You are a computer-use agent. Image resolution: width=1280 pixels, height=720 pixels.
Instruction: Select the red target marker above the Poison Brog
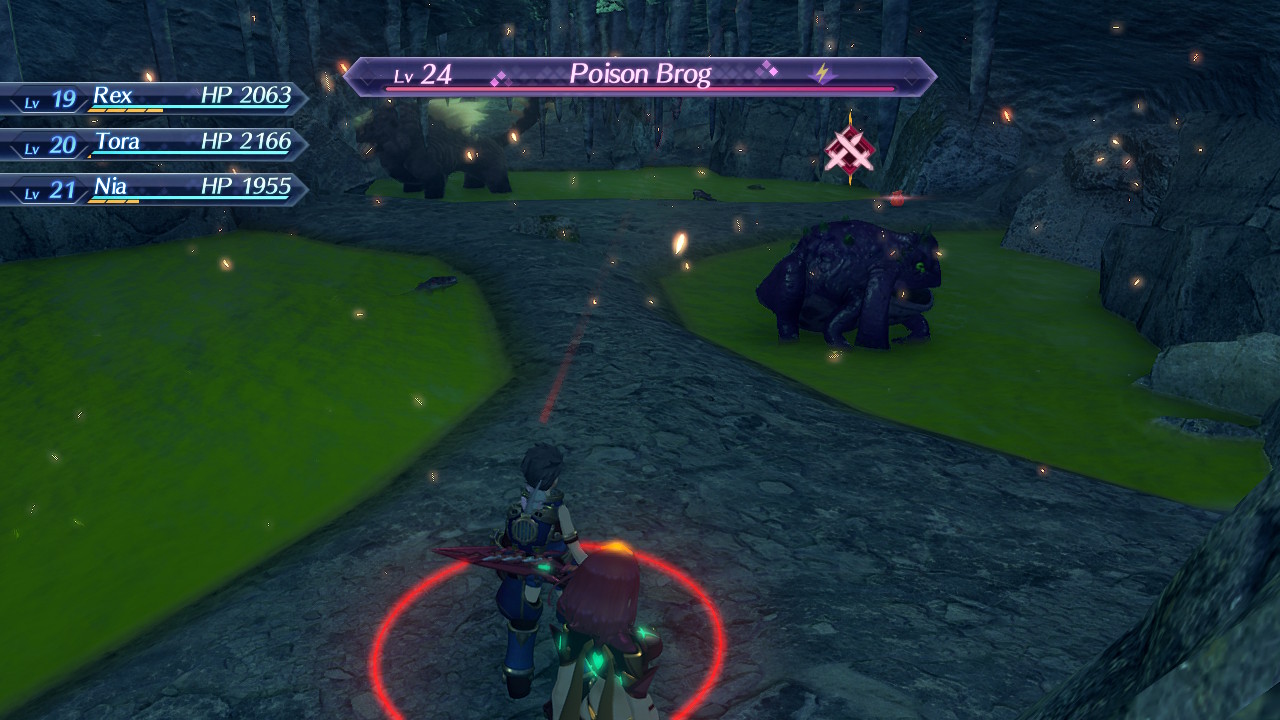point(851,152)
